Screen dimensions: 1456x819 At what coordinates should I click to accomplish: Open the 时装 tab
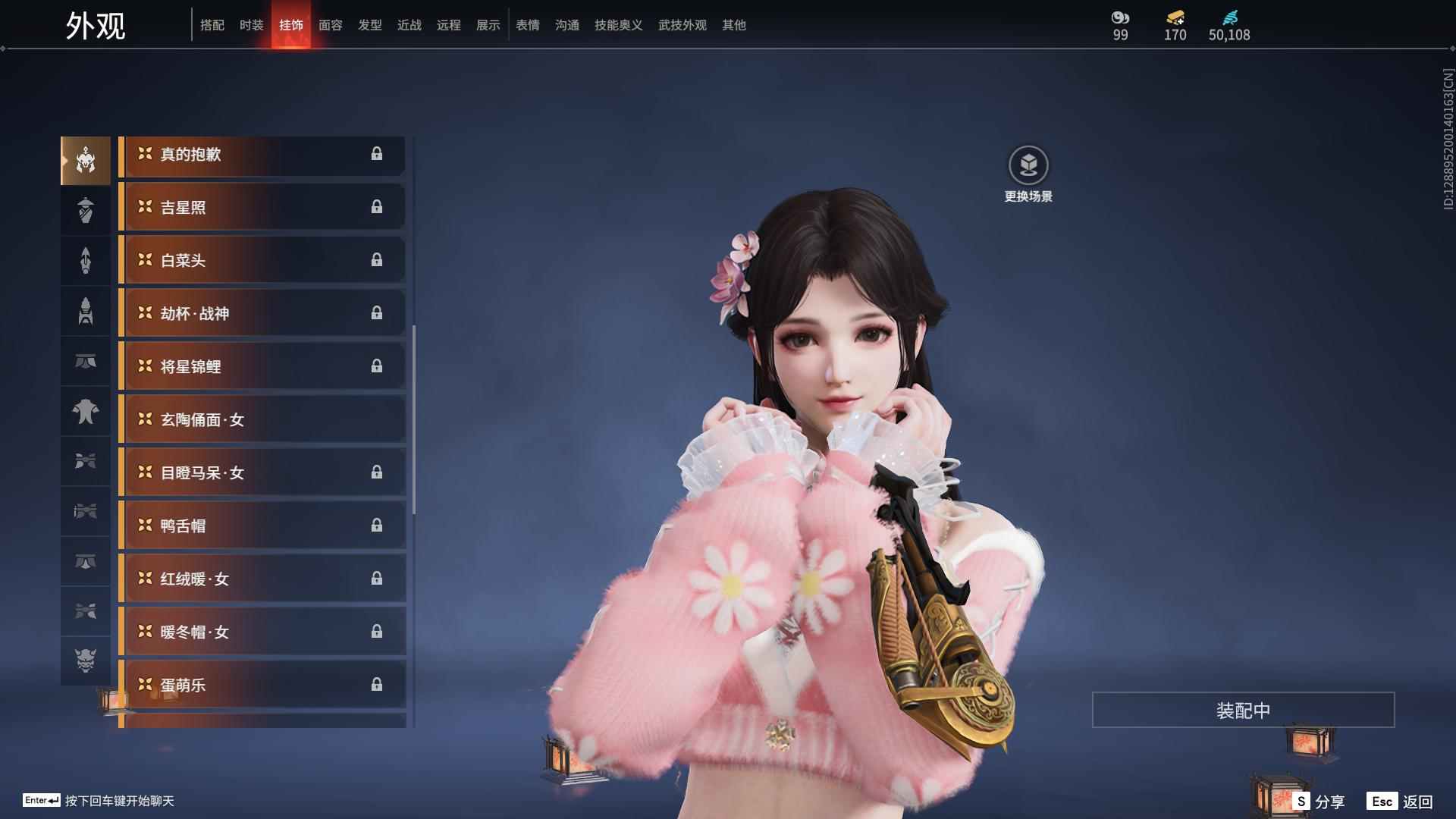252,25
